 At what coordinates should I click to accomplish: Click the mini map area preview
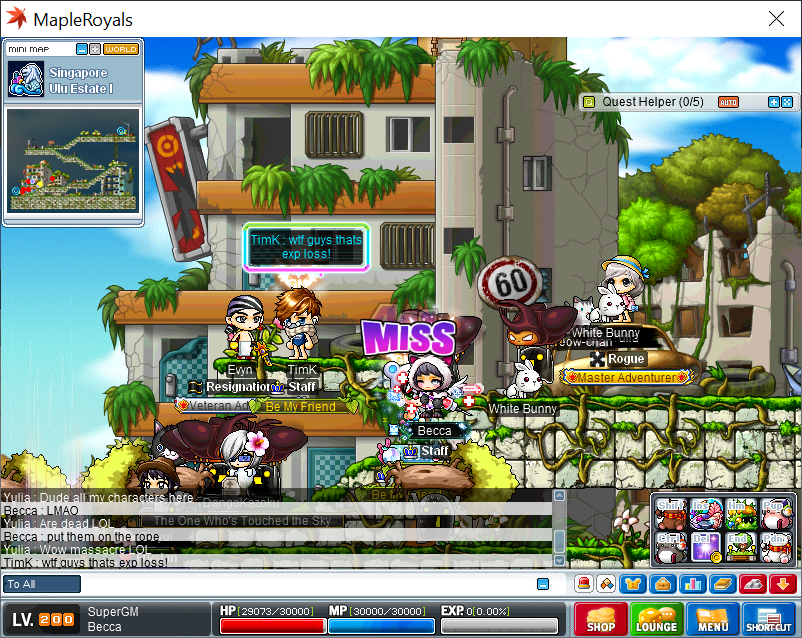tap(72, 160)
